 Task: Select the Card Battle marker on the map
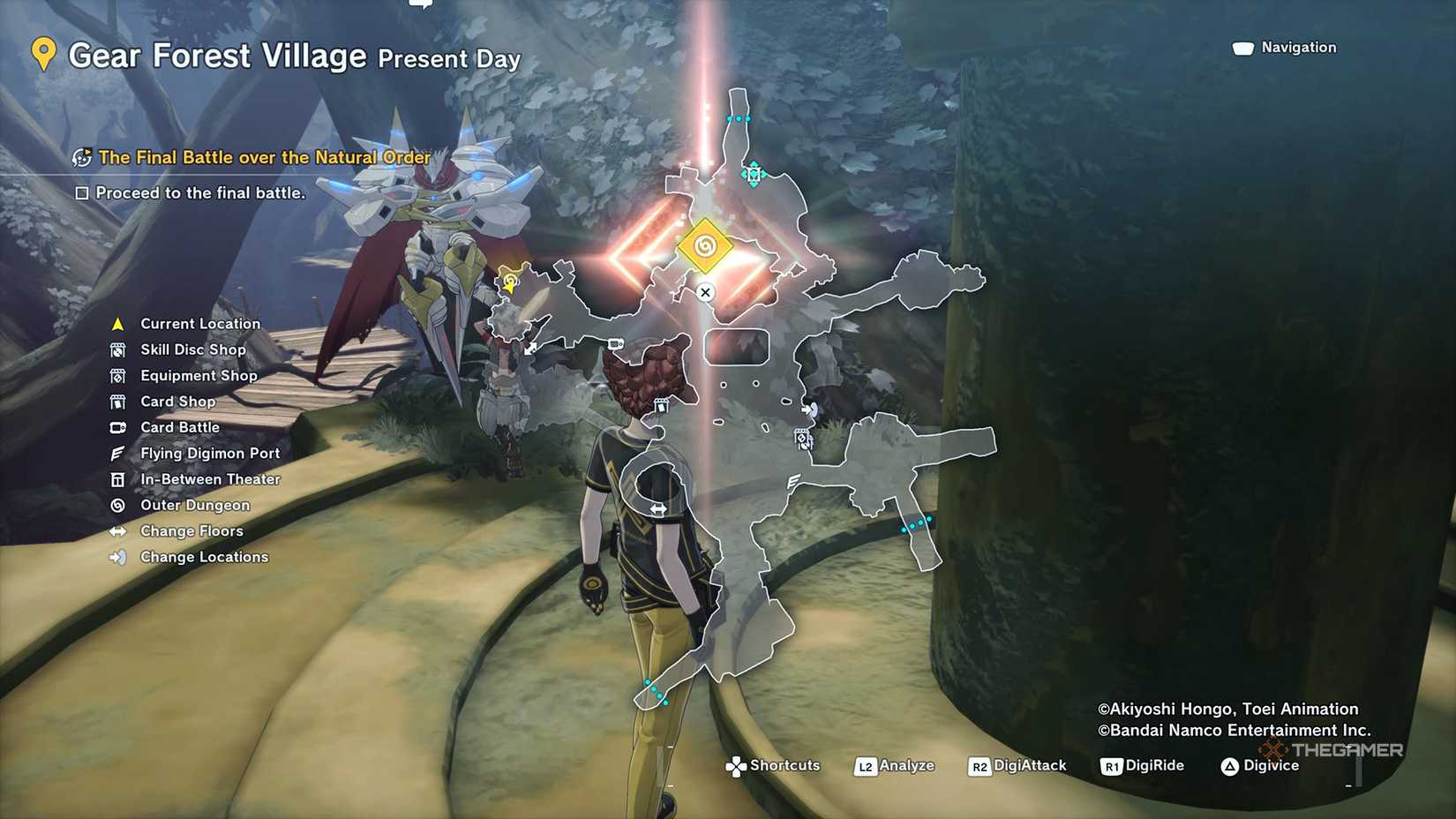(x=616, y=344)
